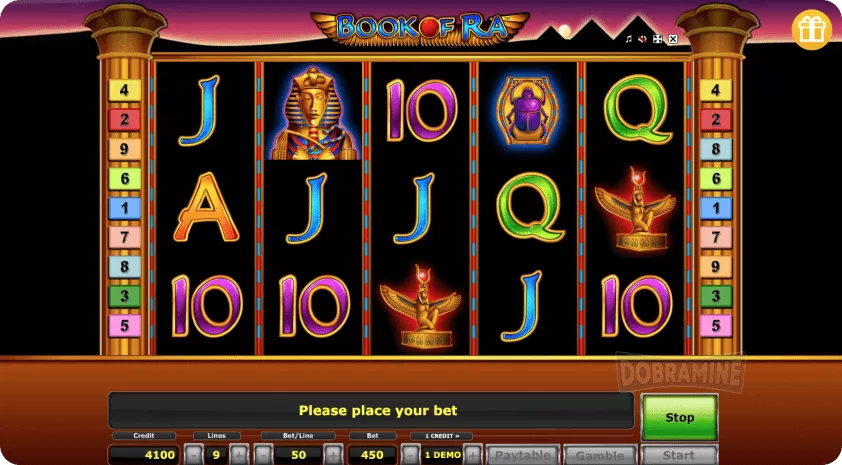Choose the Gamble button
Screen dimensions: 842x465
point(600,455)
